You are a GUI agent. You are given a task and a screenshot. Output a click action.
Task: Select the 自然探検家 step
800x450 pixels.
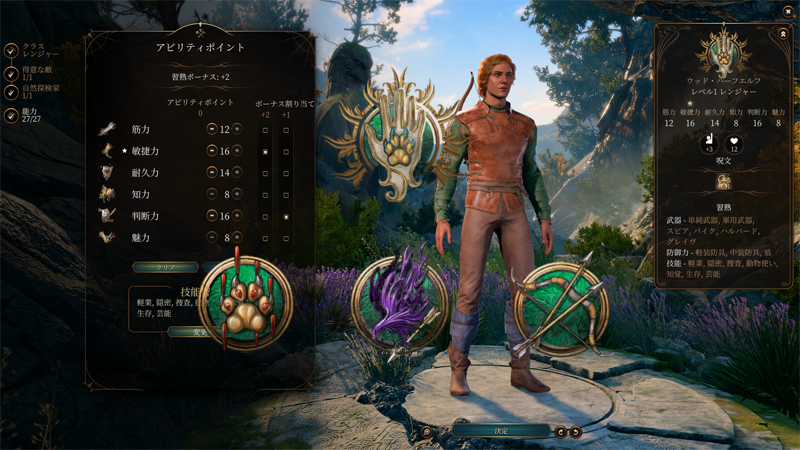click(11, 95)
